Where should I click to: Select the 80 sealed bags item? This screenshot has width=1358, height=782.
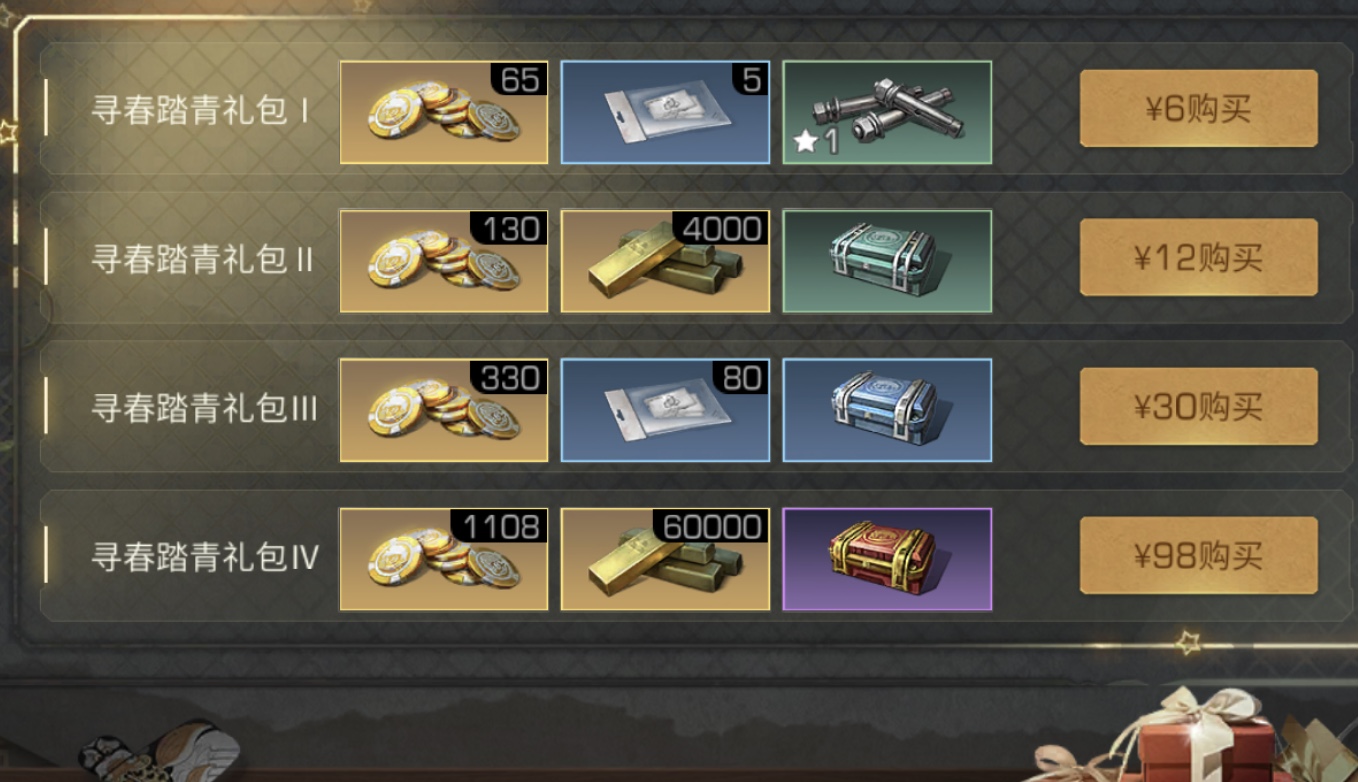click(x=665, y=410)
